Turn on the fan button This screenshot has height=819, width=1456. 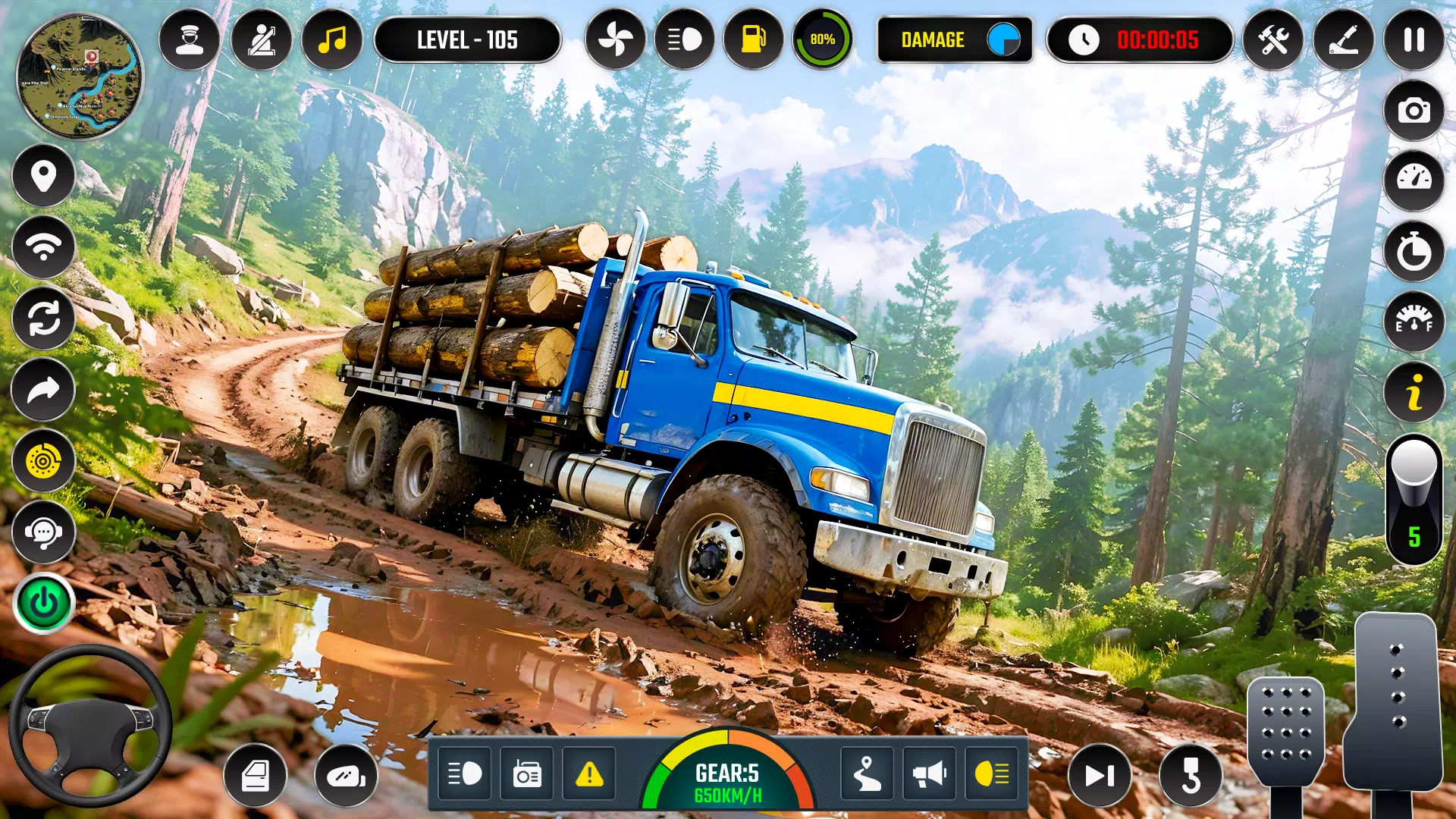pos(615,39)
